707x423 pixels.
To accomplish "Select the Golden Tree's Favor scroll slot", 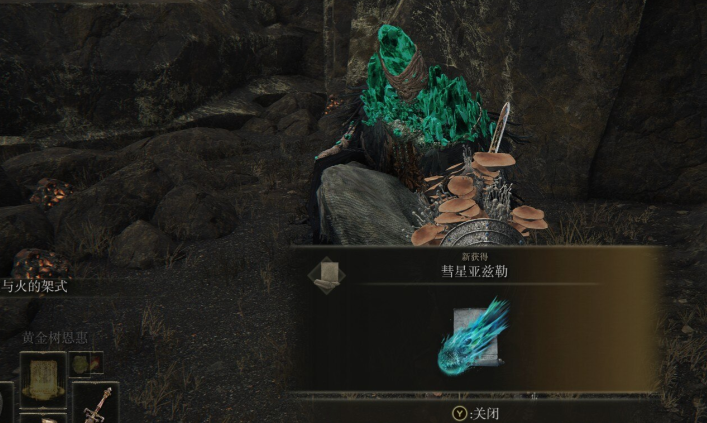I will pyautogui.click(x=42, y=376).
